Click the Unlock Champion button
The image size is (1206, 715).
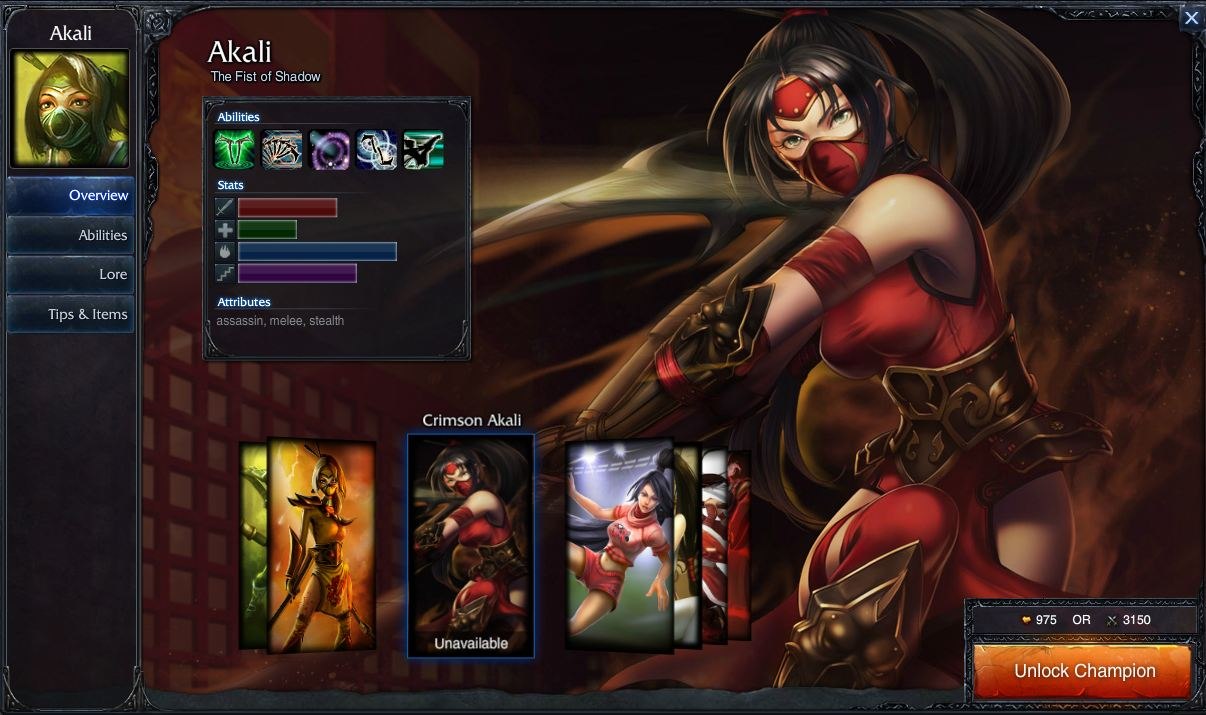(1084, 671)
